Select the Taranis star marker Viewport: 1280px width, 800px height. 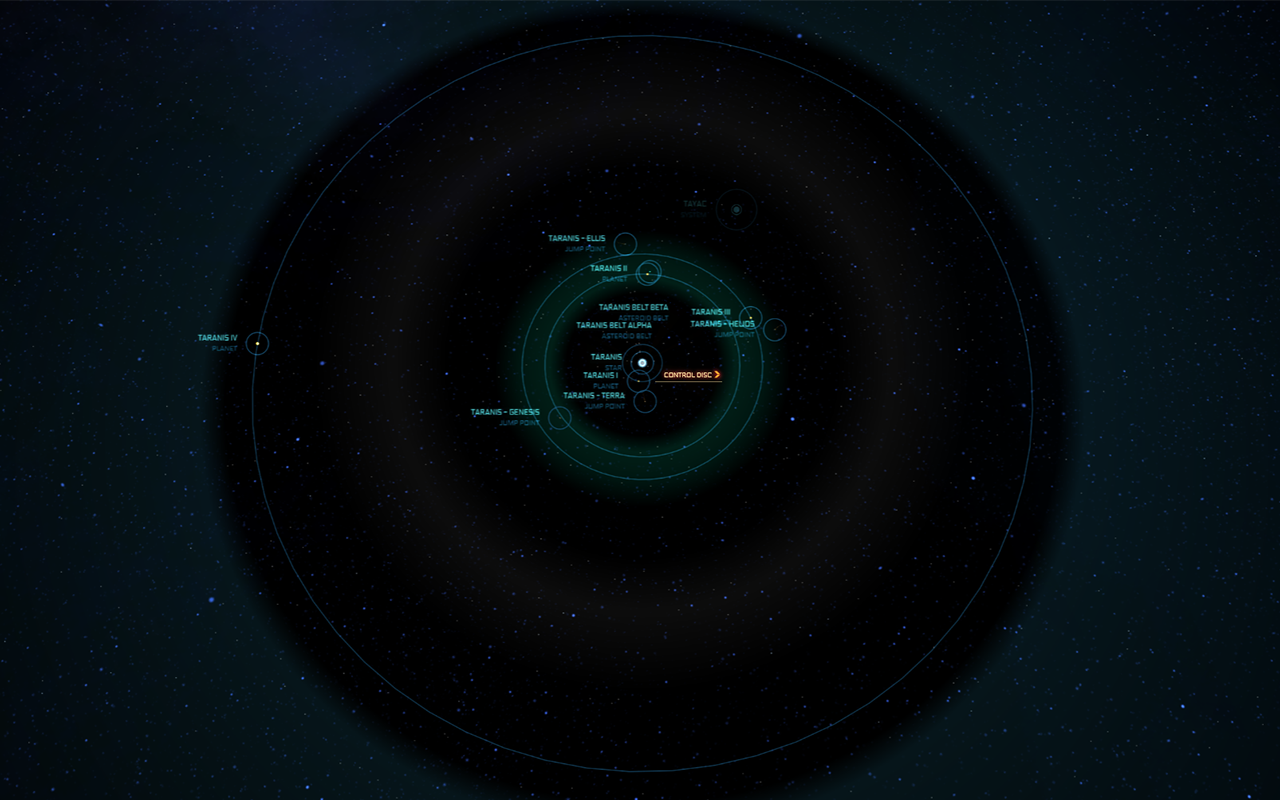click(642, 362)
